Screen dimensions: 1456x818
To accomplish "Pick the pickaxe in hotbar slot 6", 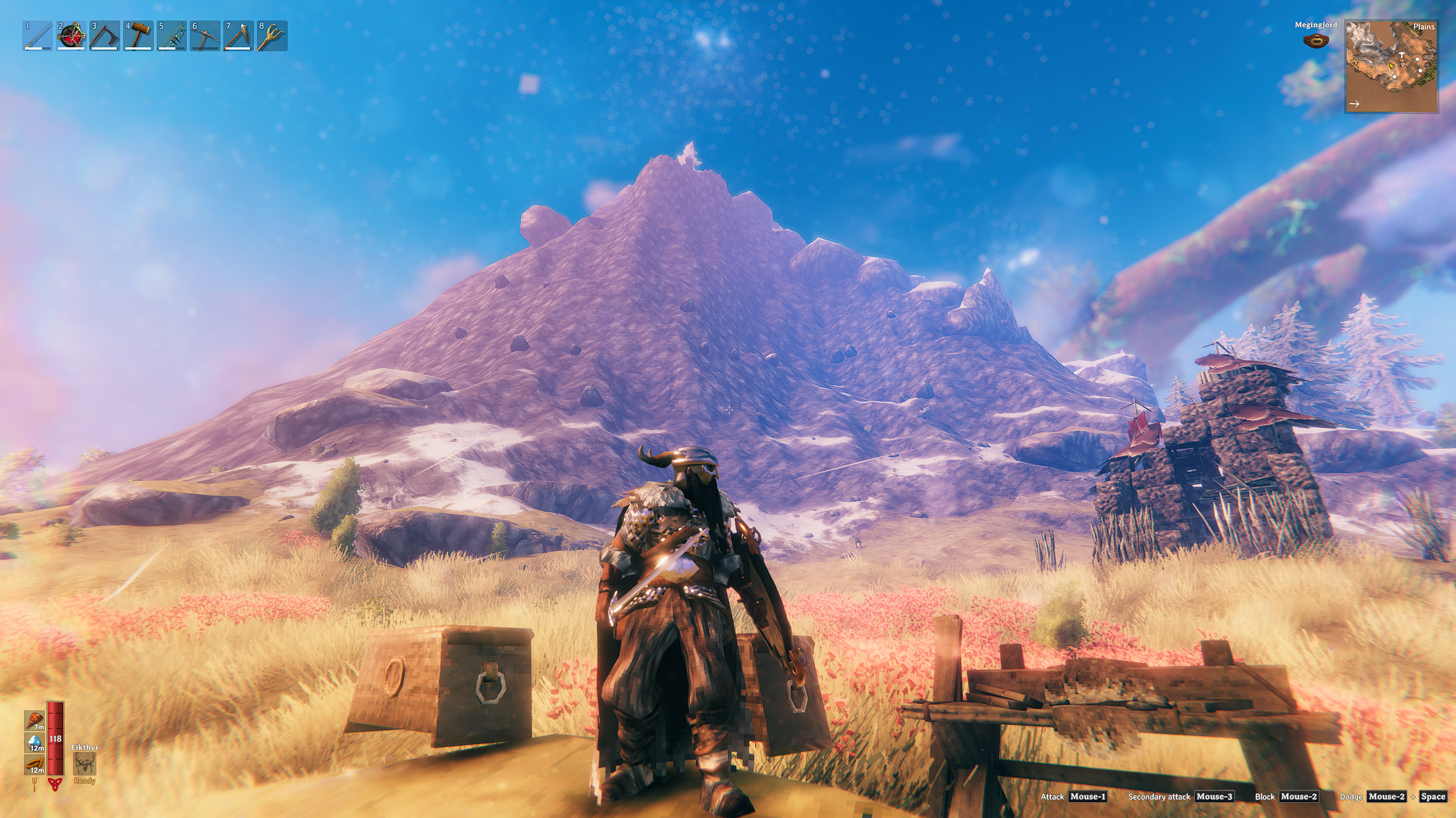I will point(205,36).
